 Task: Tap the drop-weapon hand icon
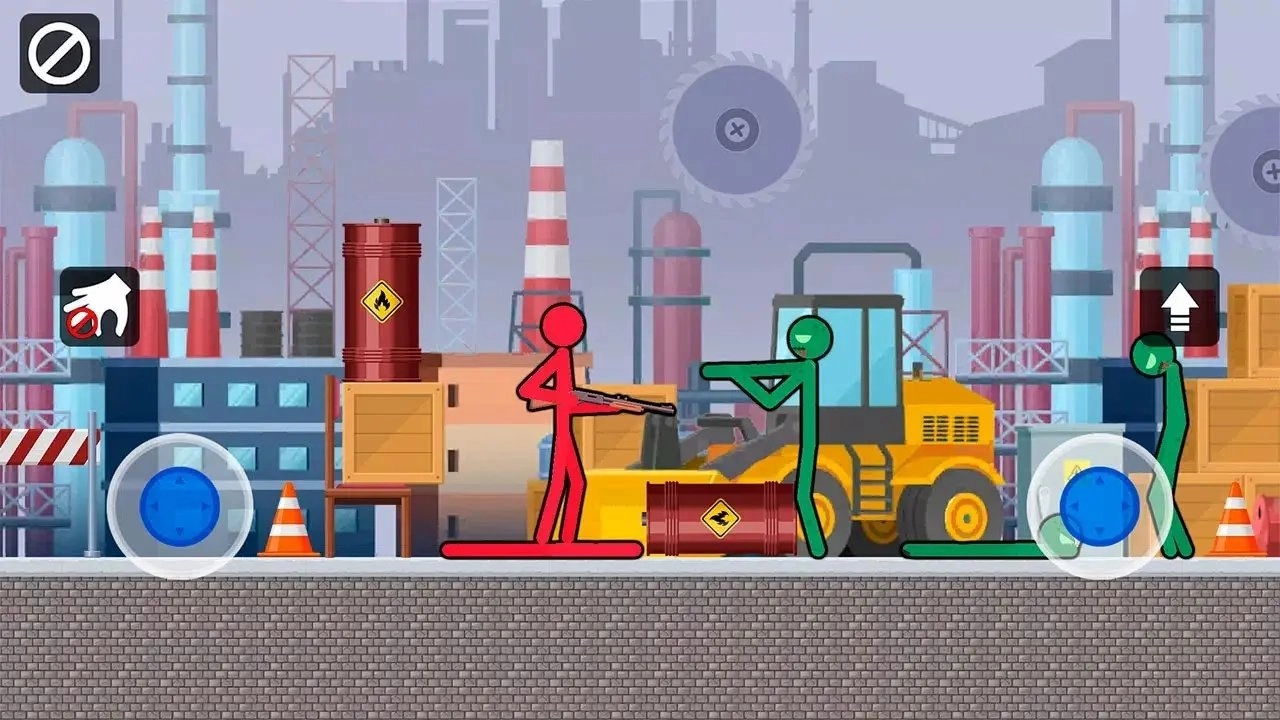pyautogui.click(x=98, y=306)
